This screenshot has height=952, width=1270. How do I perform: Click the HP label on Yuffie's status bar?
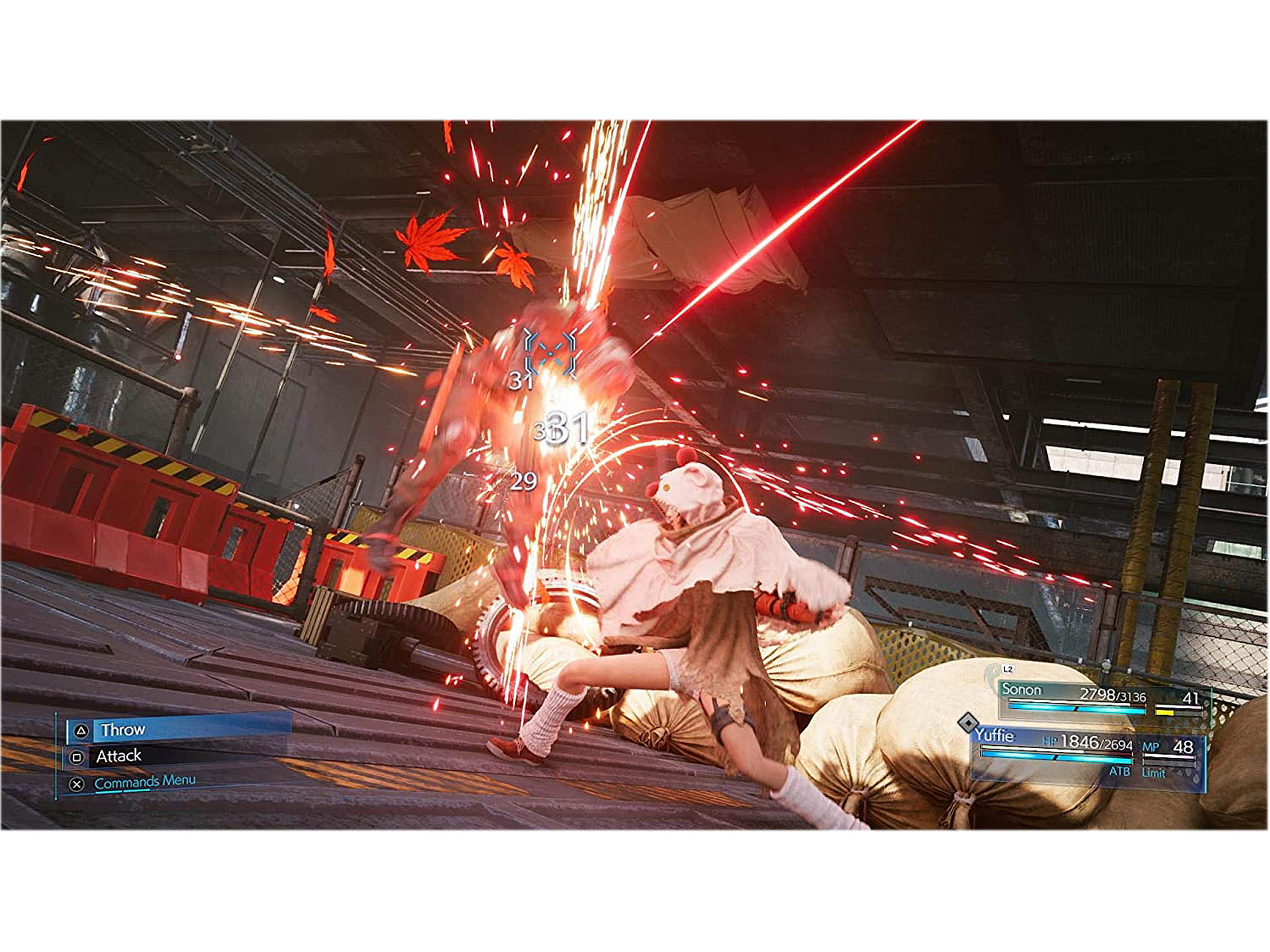pos(1050,740)
